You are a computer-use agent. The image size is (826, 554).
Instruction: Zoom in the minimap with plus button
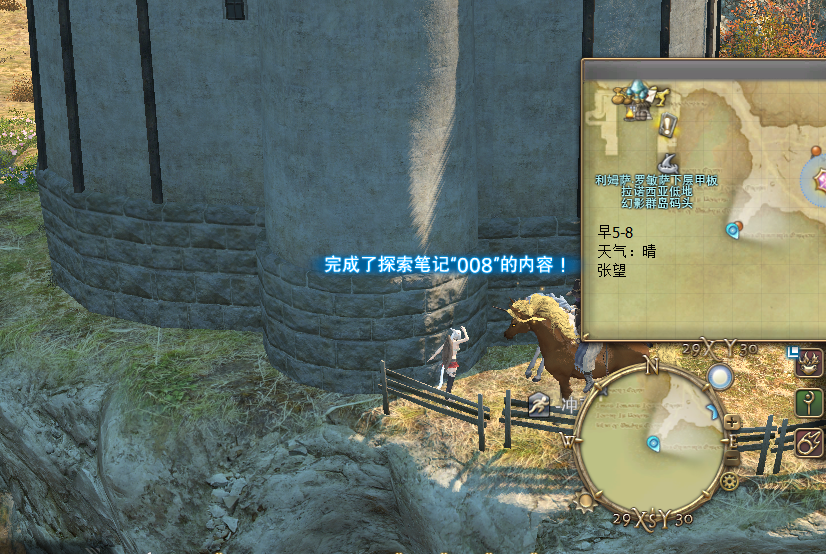[733, 422]
